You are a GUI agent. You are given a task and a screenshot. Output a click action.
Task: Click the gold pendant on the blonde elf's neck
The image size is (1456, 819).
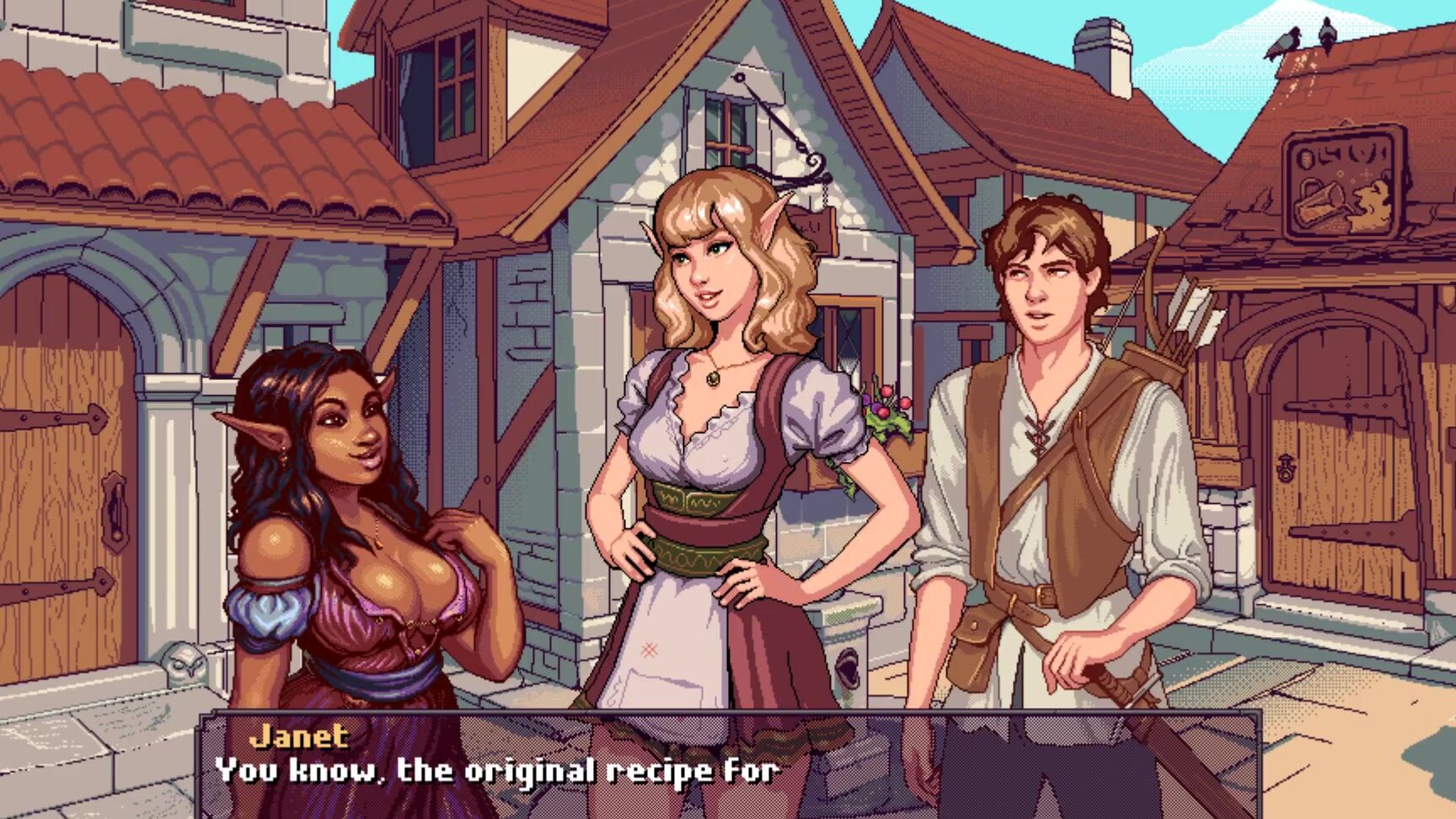(x=715, y=379)
